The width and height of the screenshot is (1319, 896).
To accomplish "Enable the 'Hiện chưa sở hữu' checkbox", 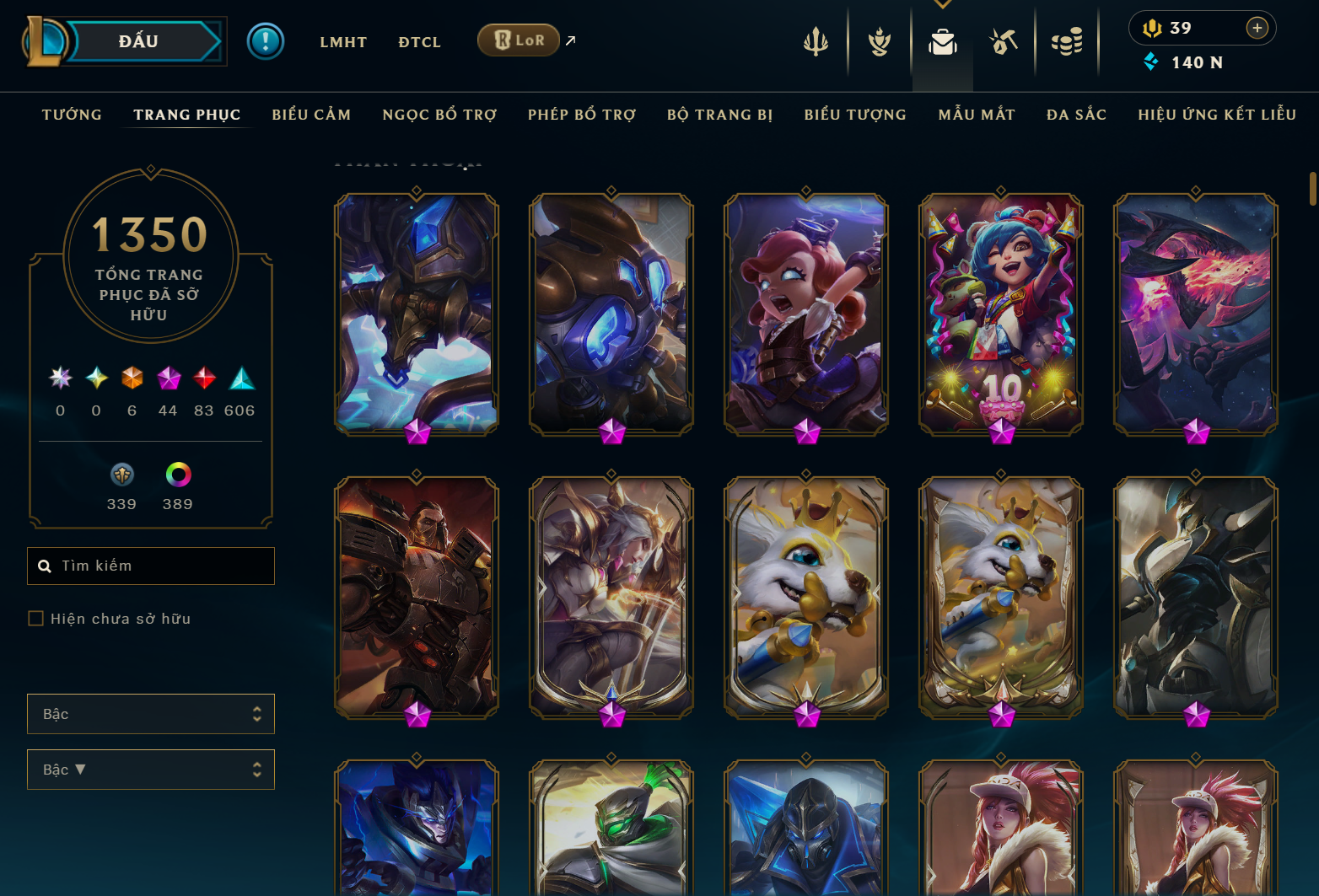I will (x=35, y=618).
